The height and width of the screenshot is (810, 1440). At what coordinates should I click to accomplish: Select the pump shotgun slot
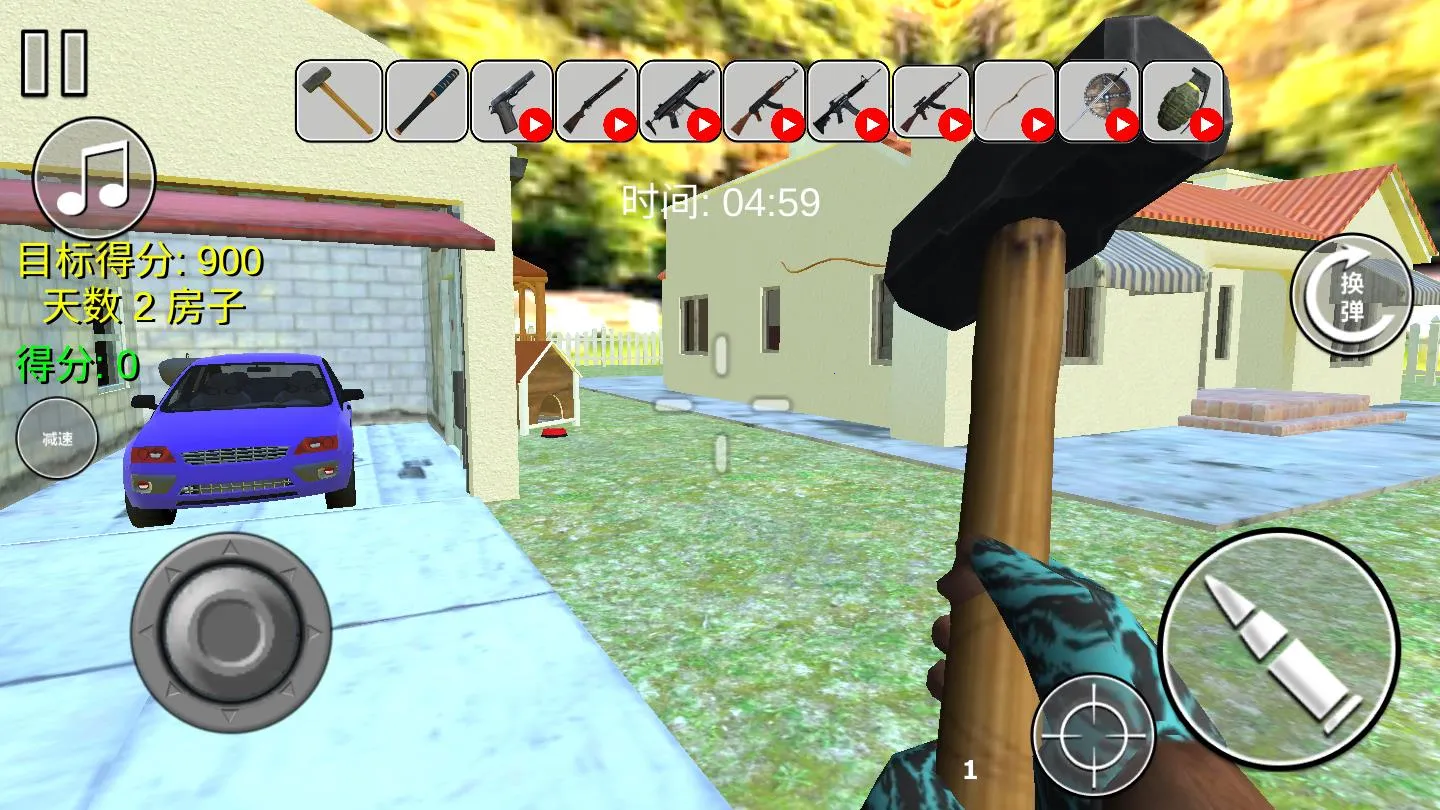(x=596, y=100)
